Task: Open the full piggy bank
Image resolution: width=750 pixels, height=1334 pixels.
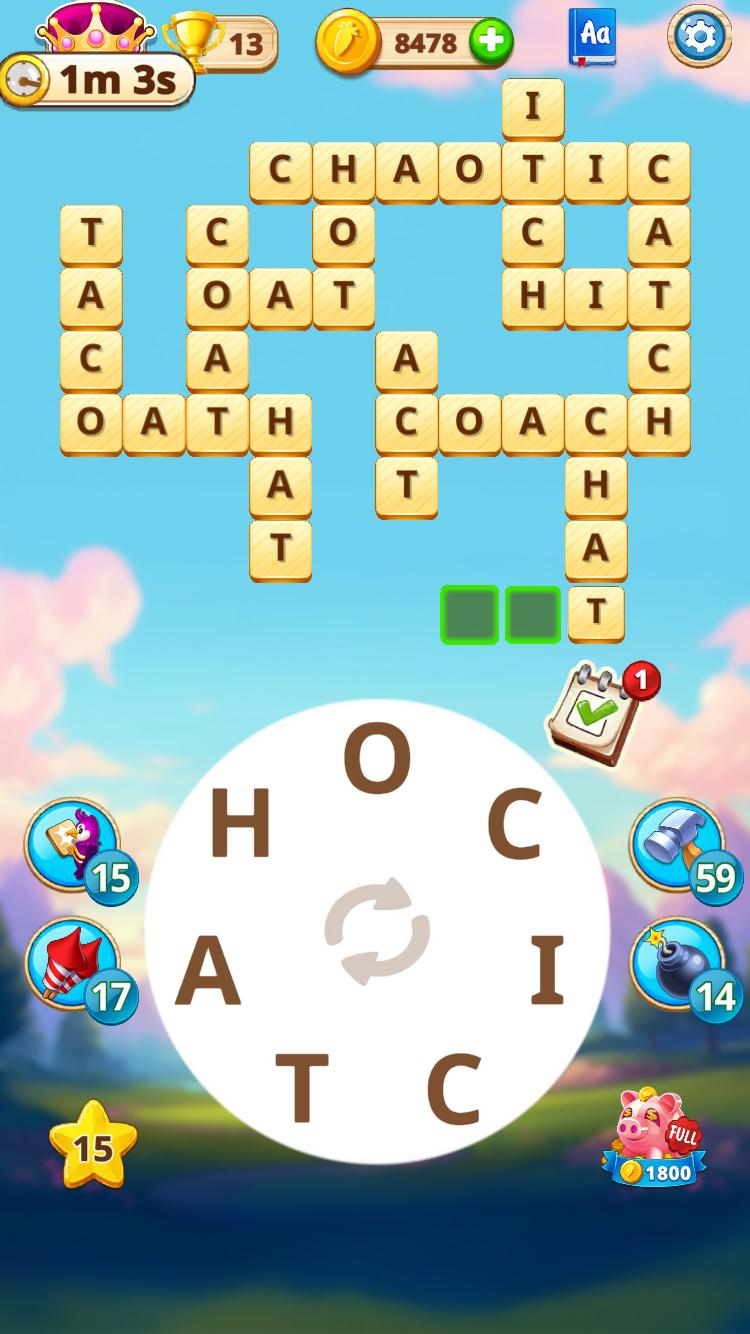Action: tap(655, 1137)
